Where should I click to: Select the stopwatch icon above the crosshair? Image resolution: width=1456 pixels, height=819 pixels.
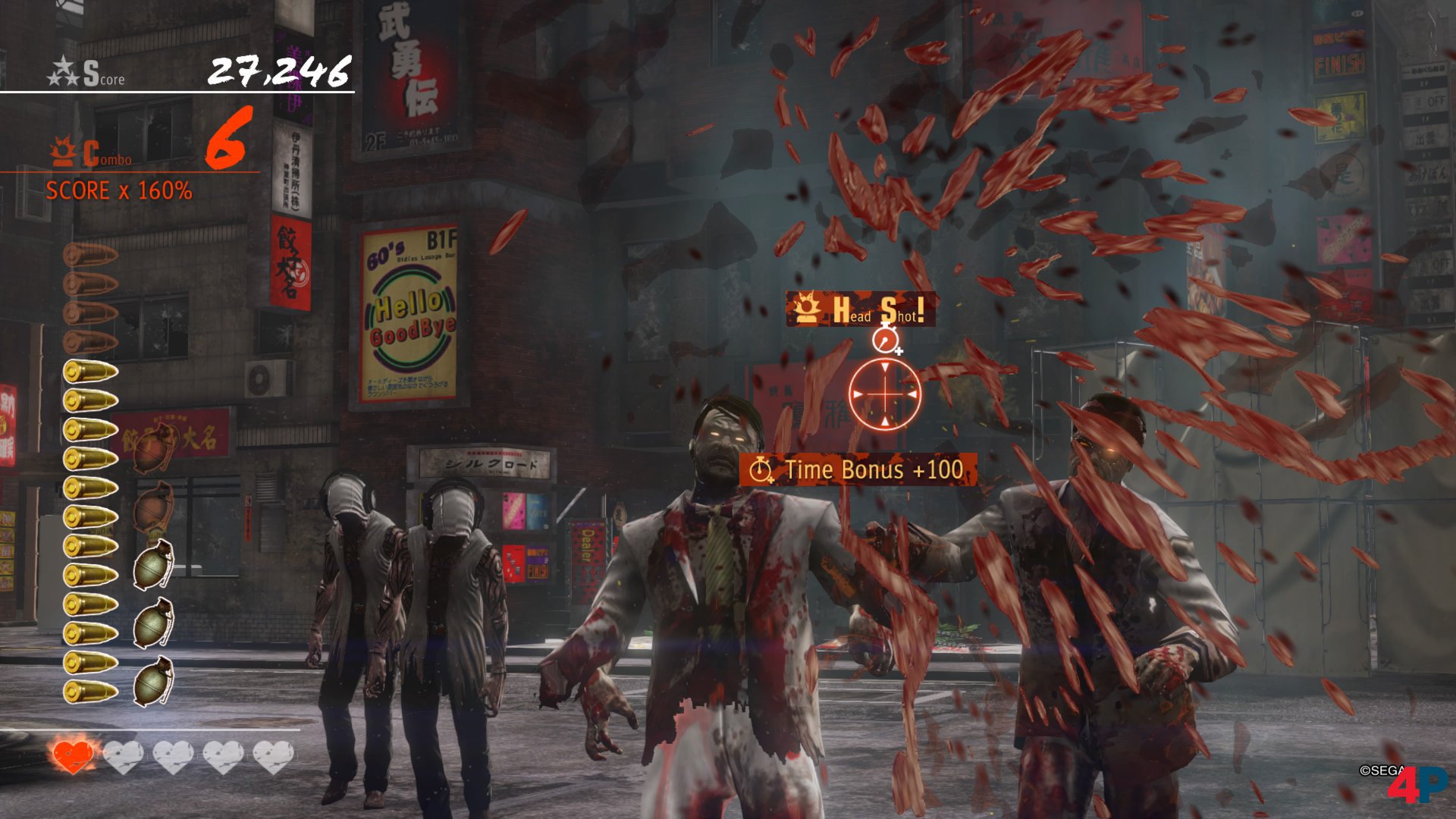[885, 339]
